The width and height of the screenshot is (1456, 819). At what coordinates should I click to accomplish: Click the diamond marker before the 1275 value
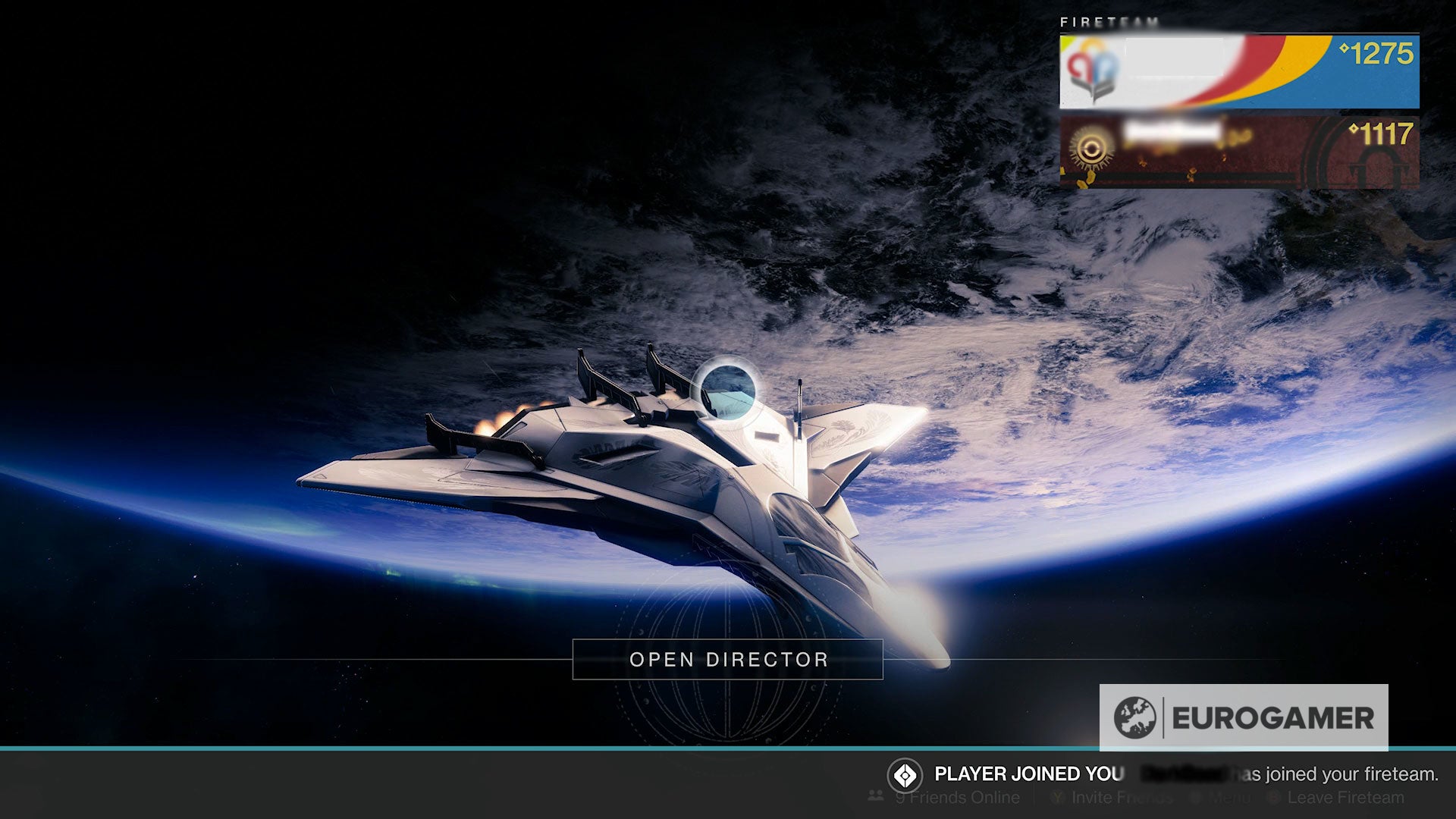pyautogui.click(x=1344, y=49)
